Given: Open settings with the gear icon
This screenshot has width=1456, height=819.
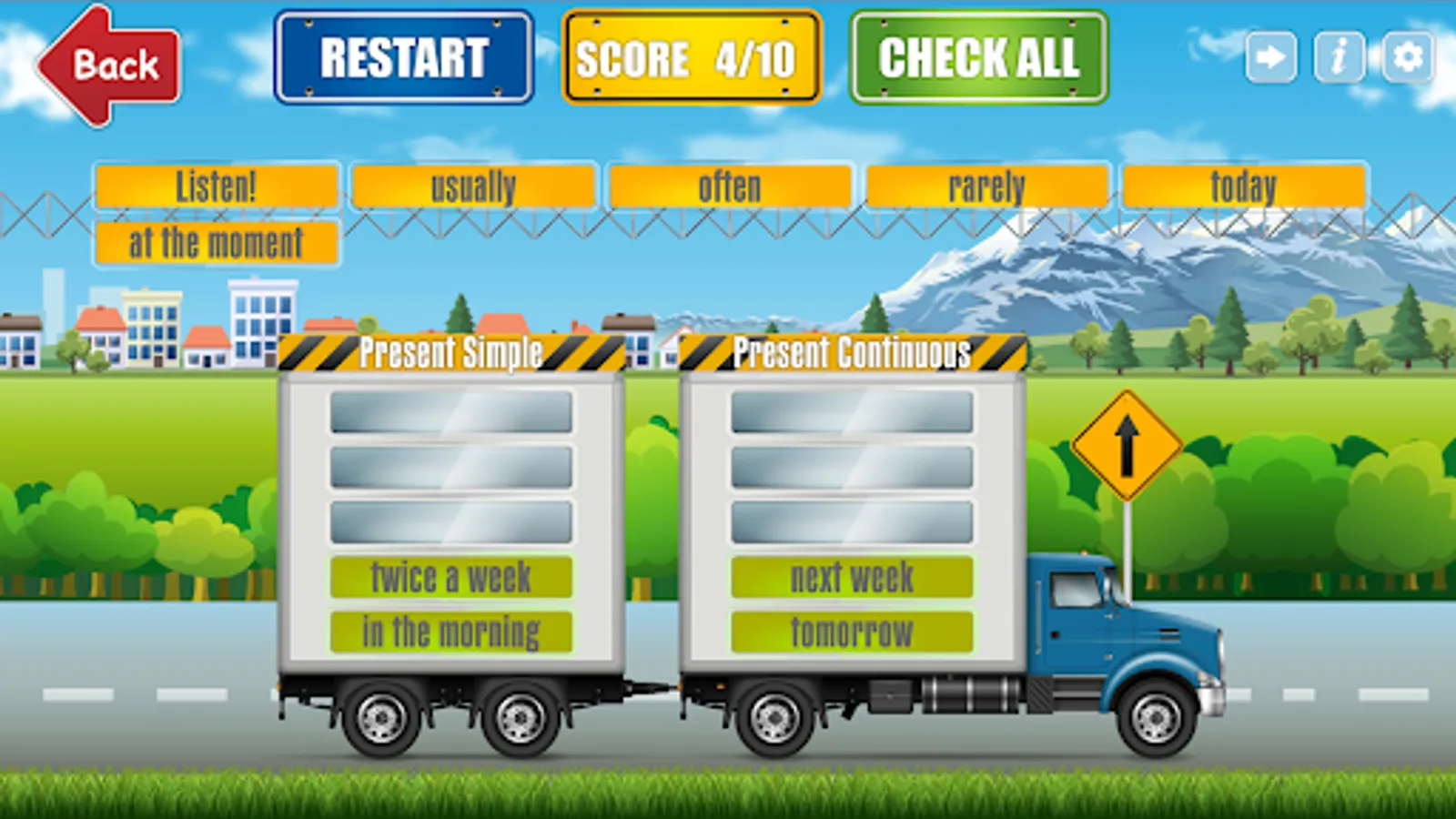Looking at the screenshot, I should point(1408,57).
